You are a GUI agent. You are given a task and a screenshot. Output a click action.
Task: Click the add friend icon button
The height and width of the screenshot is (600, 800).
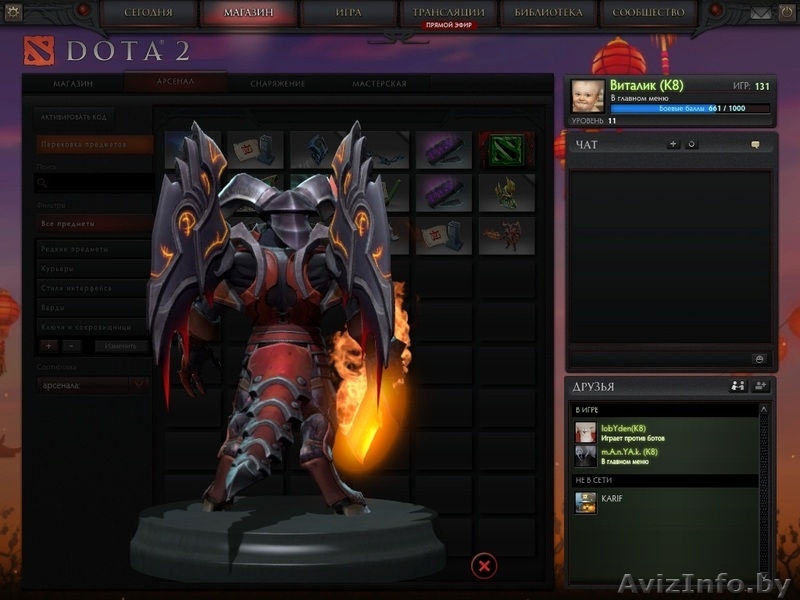(760, 386)
